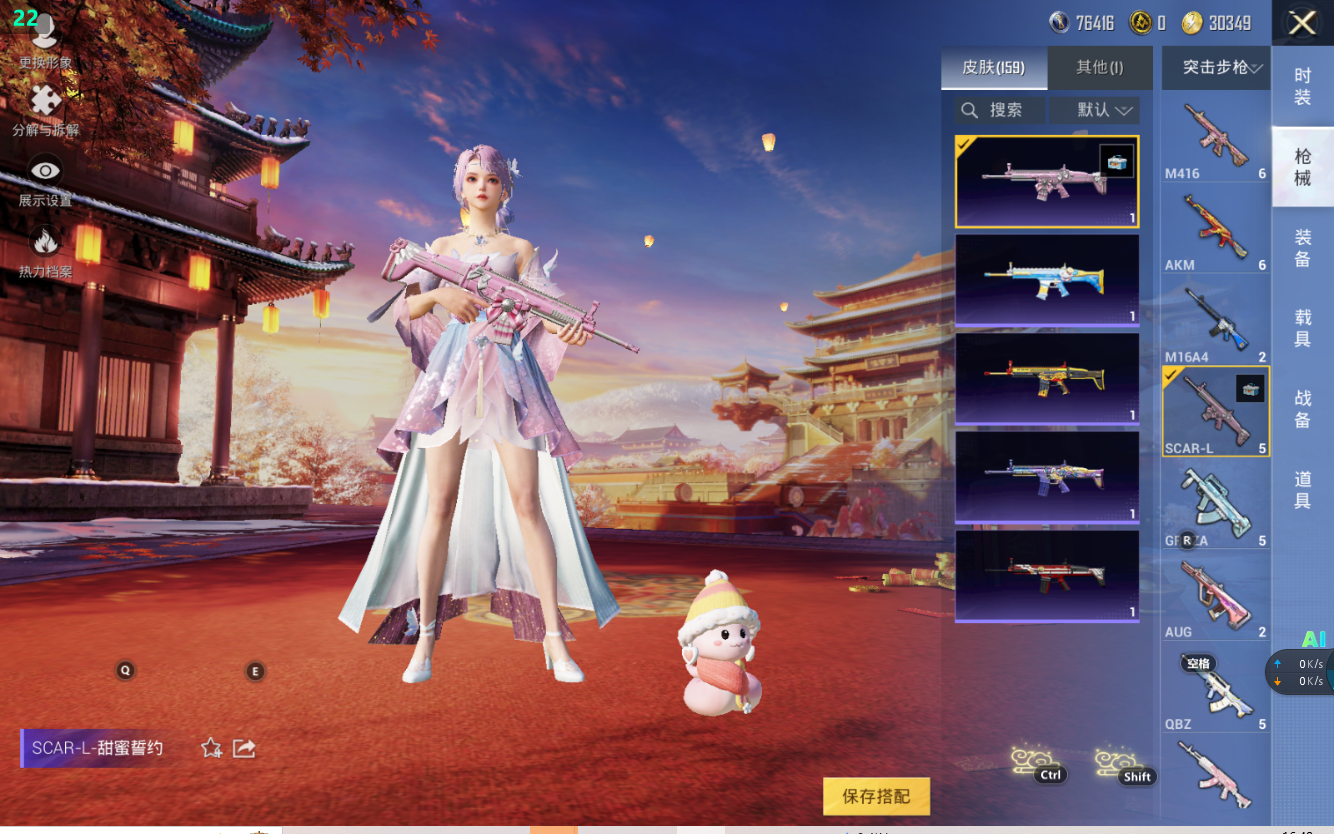
Task: Choose the AKM weapon entry
Action: click(1215, 231)
